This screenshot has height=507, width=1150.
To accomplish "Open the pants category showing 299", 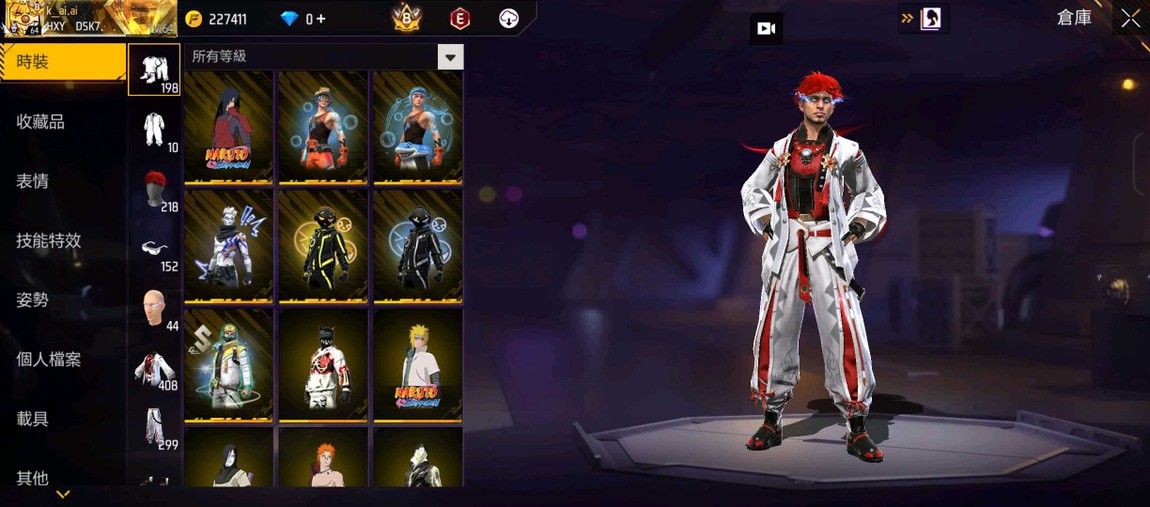I will click(154, 428).
